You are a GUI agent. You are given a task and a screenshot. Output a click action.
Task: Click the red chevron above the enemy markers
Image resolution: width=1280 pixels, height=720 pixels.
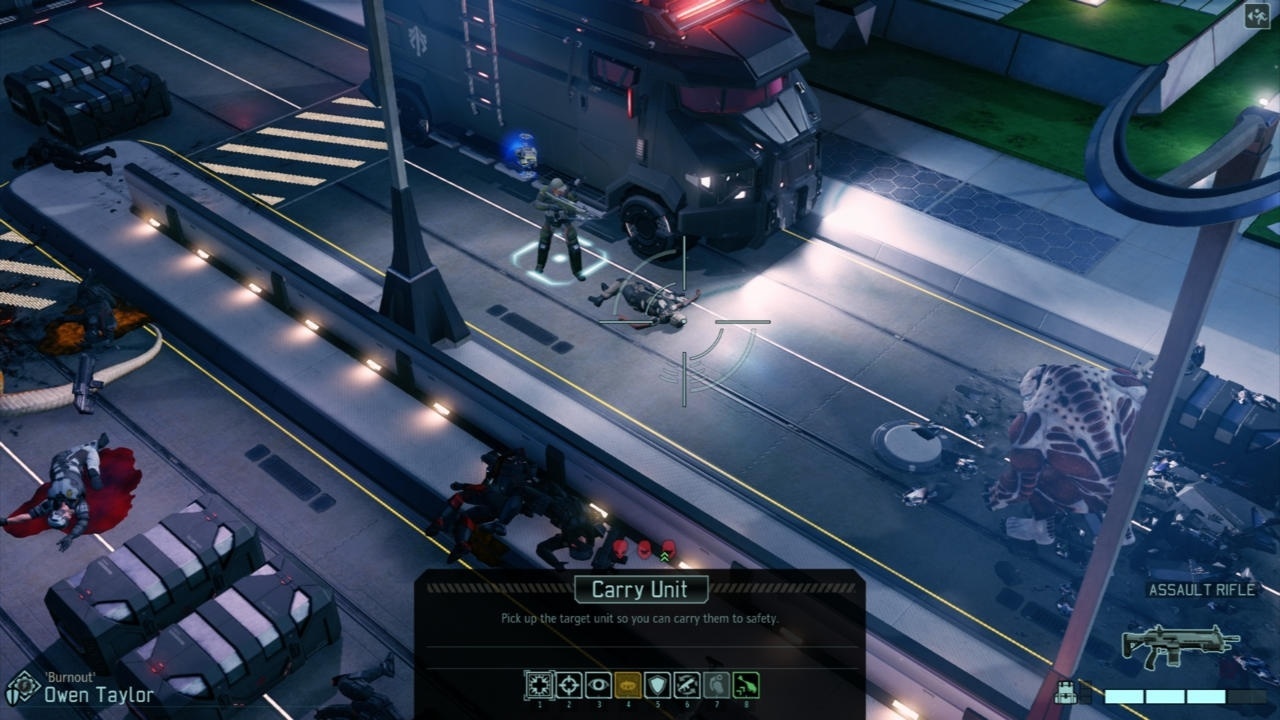pos(665,558)
